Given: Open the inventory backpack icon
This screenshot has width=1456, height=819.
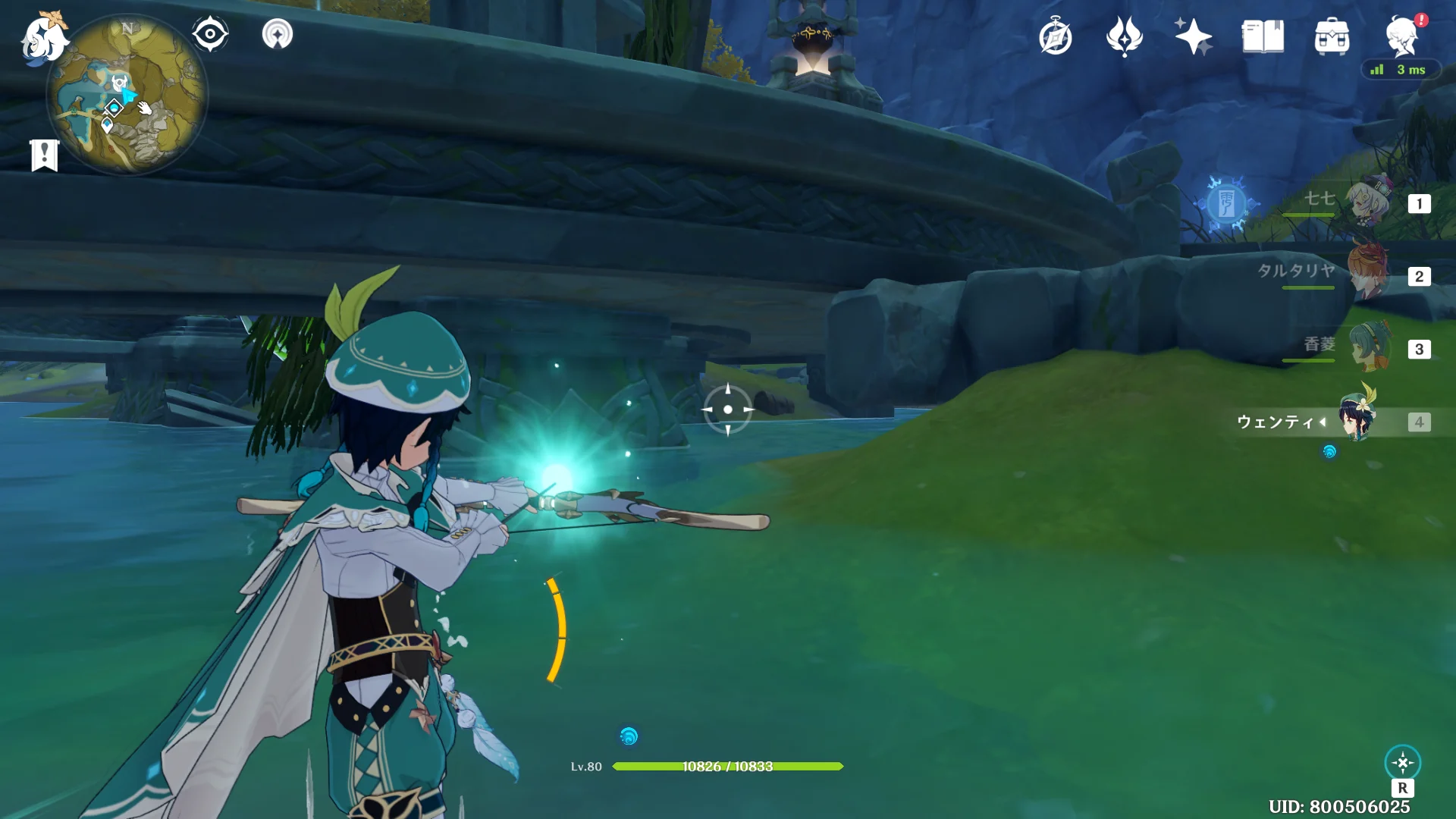Looking at the screenshot, I should click(1332, 37).
